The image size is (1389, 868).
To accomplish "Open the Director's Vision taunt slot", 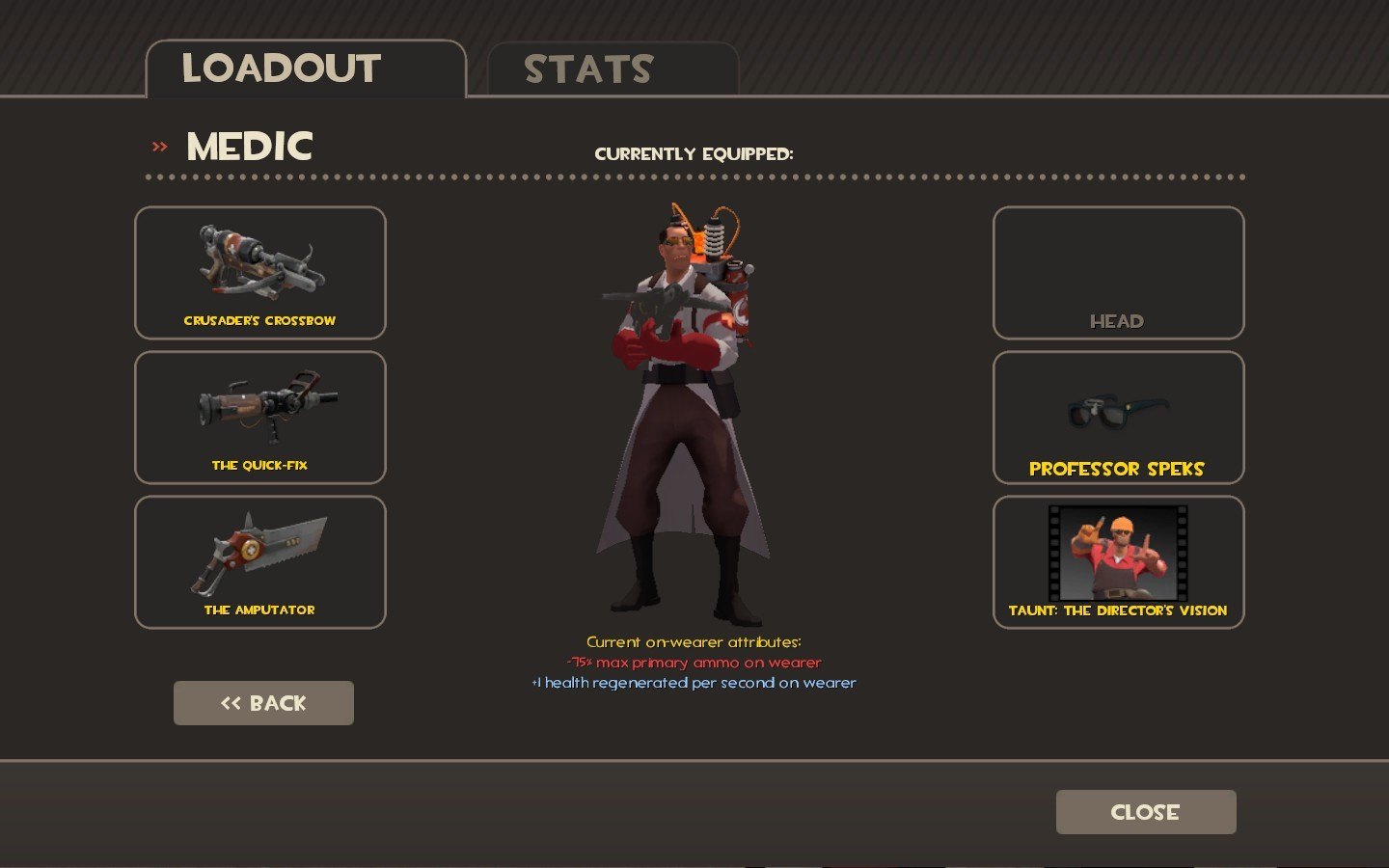I will pyautogui.click(x=1118, y=562).
